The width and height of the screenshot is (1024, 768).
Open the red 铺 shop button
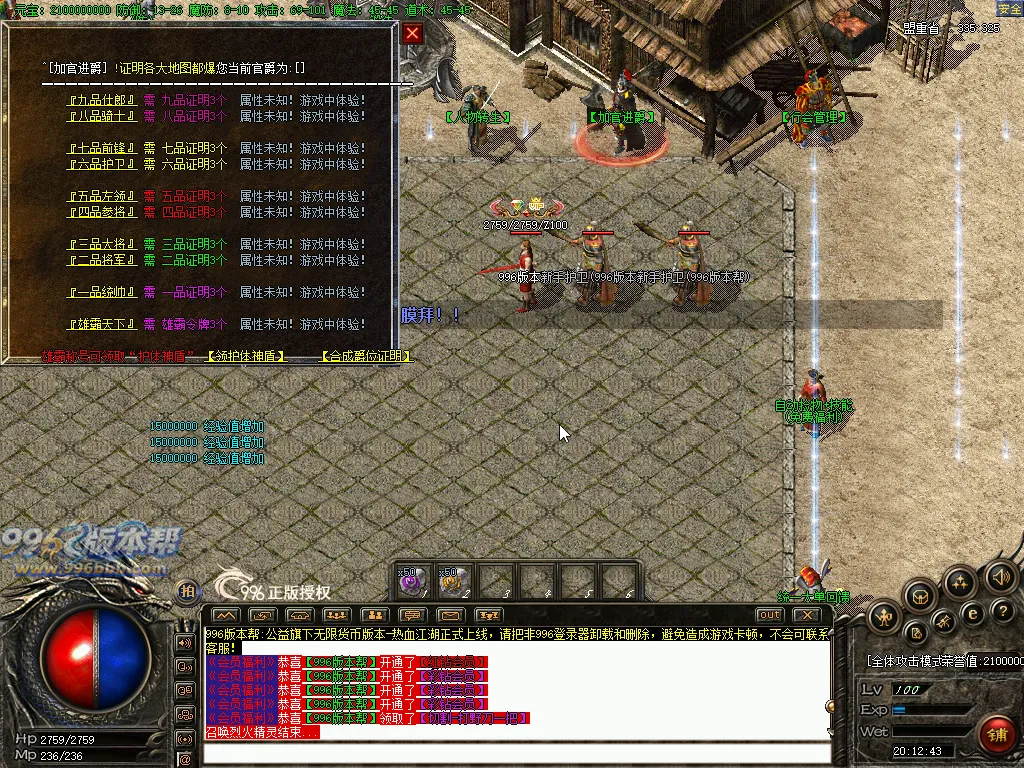coord(996,735)
